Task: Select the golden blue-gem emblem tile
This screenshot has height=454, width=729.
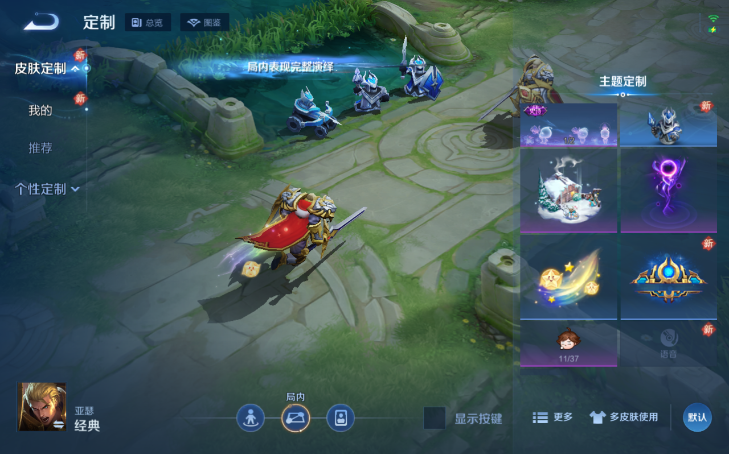Action: pos(668,277)
